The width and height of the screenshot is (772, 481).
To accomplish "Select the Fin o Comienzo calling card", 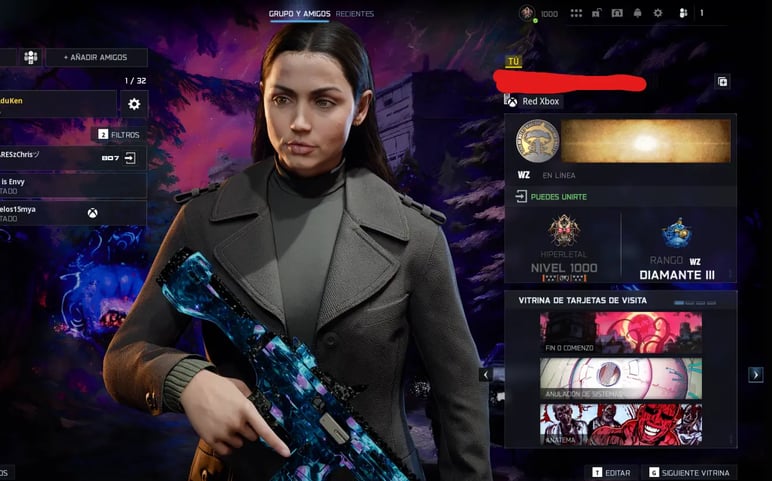I will click(620, 333).
